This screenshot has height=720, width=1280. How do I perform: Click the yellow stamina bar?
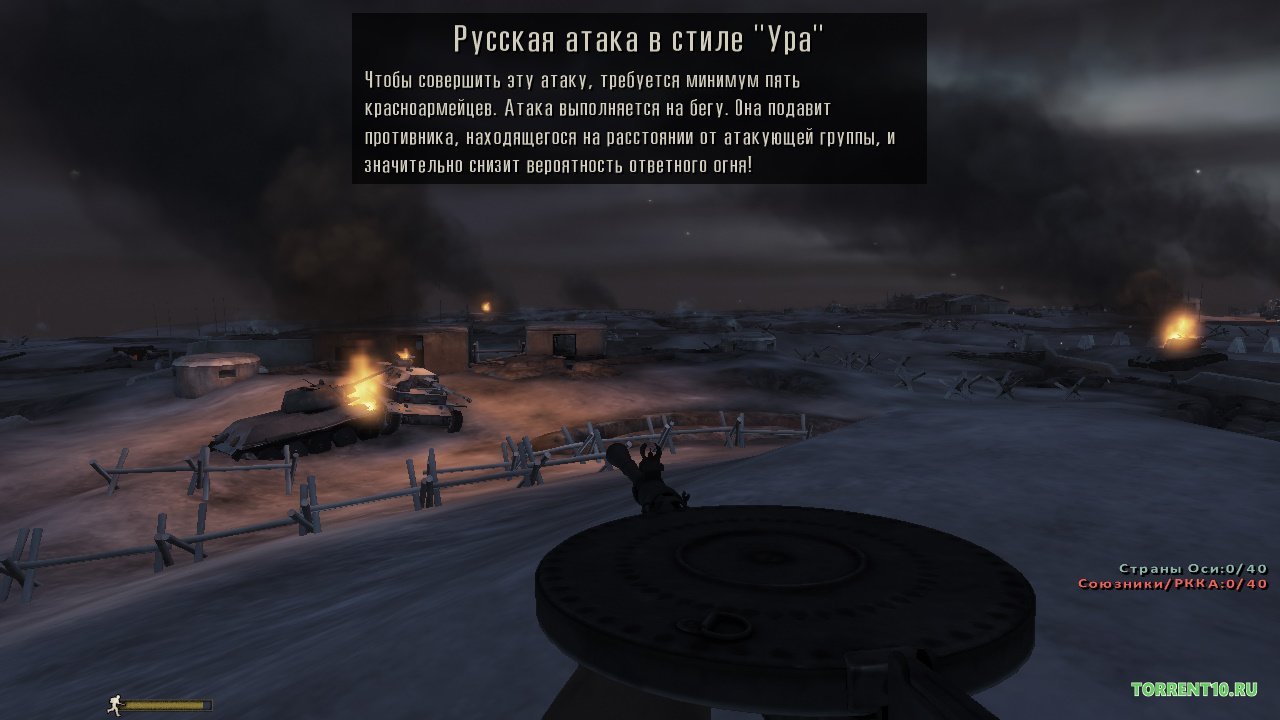coord(165,702)
